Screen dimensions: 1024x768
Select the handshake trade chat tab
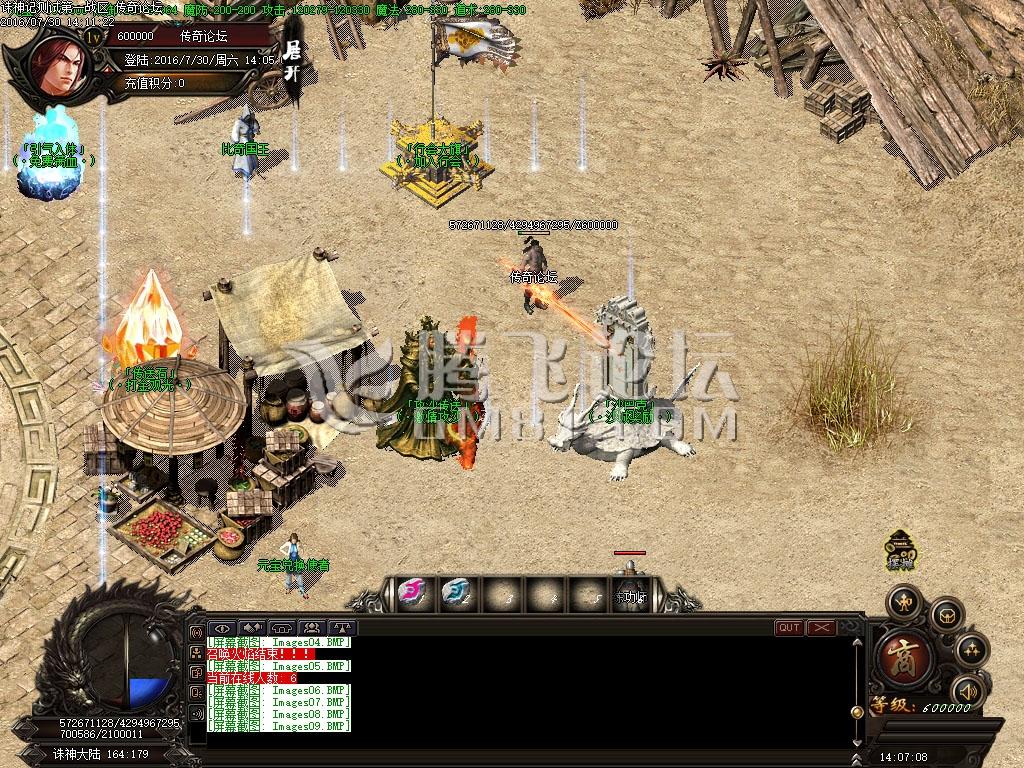point(251,628)
